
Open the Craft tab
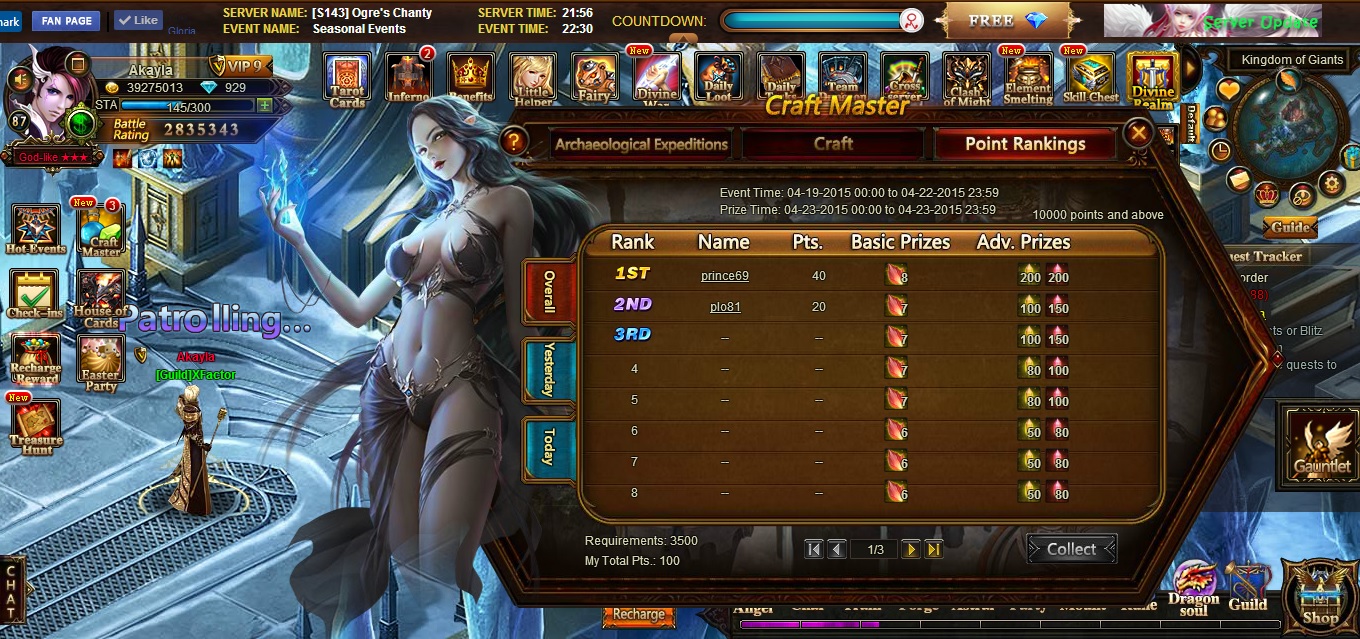[833, 144]
